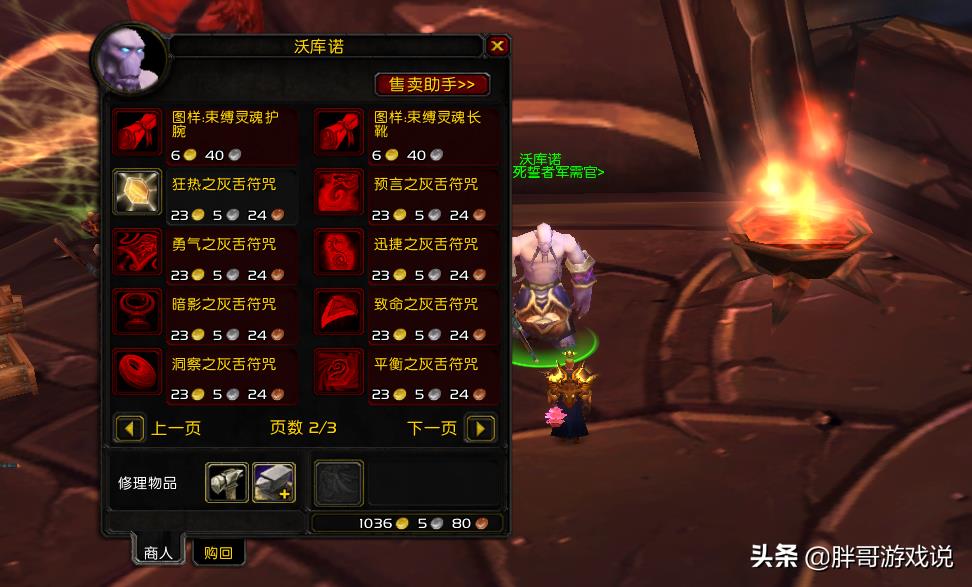The width and height of the screenshot is (972, 587).
Task: Pick 洞察之灰舌符咒 merchant item
Action: tap(138, 371)
